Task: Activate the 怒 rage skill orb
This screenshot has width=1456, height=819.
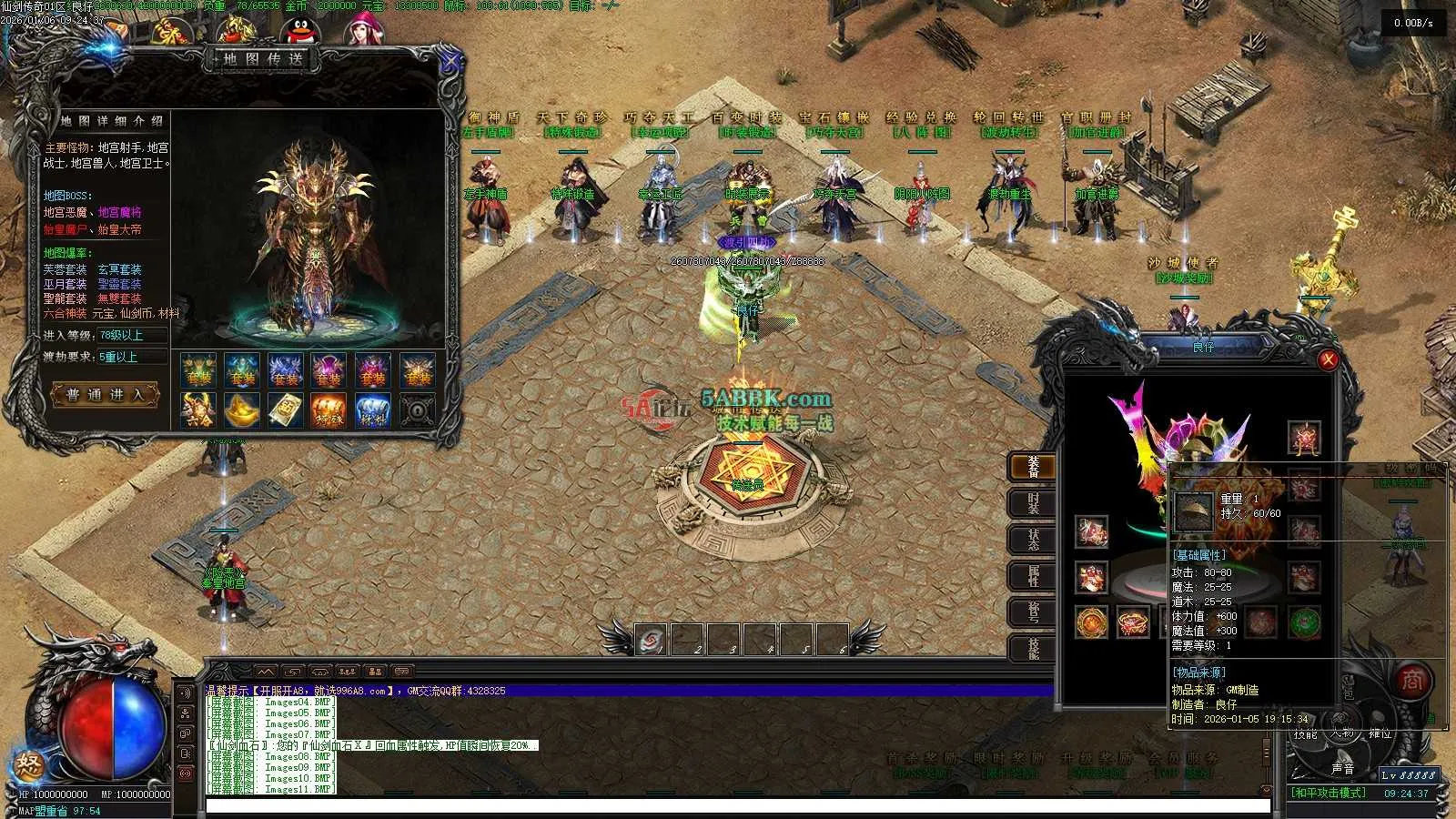Action: [x=30, y=763]
